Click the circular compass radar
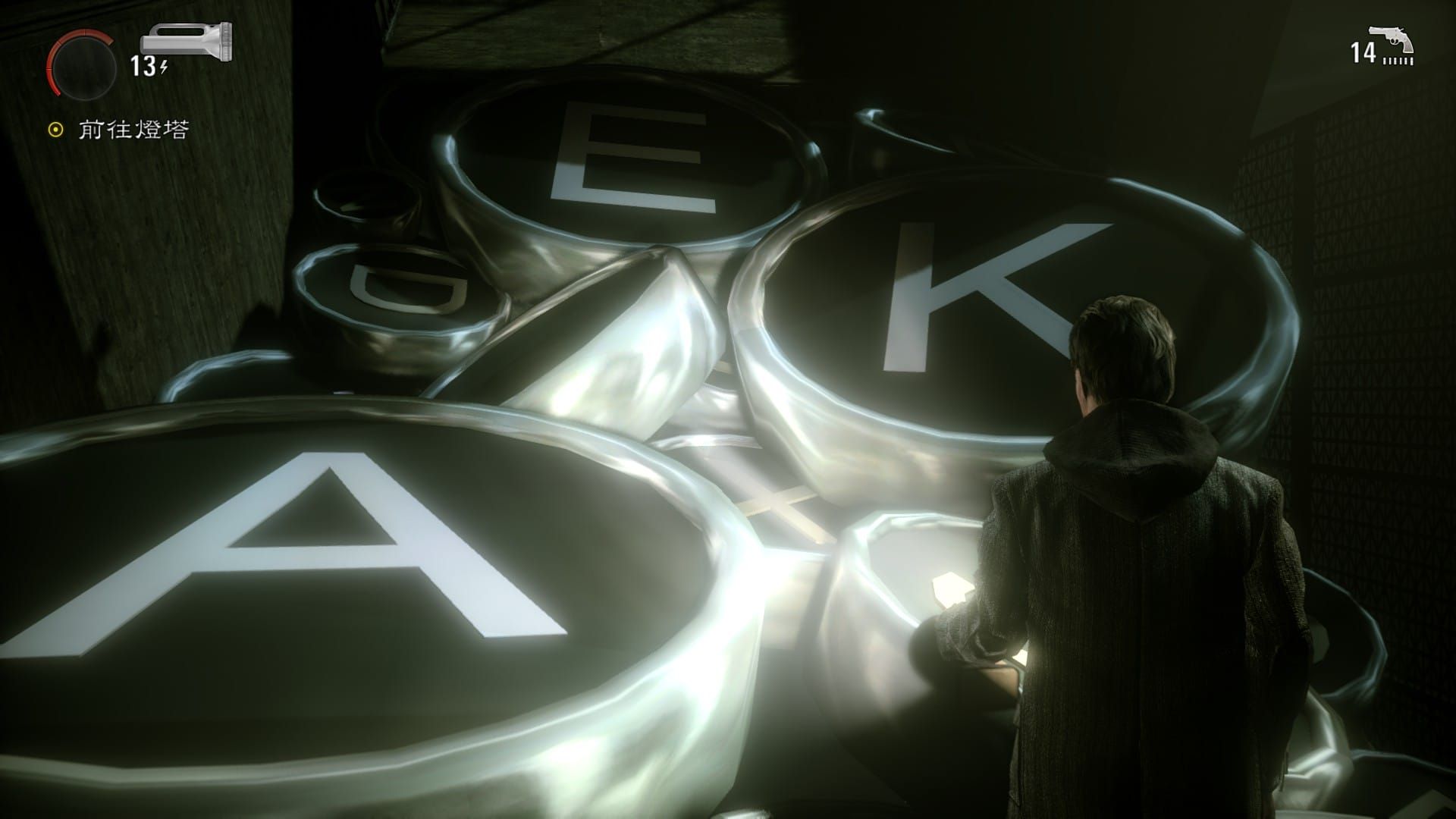The width and height of the screenshot is (1456, 819). point(82,66)
